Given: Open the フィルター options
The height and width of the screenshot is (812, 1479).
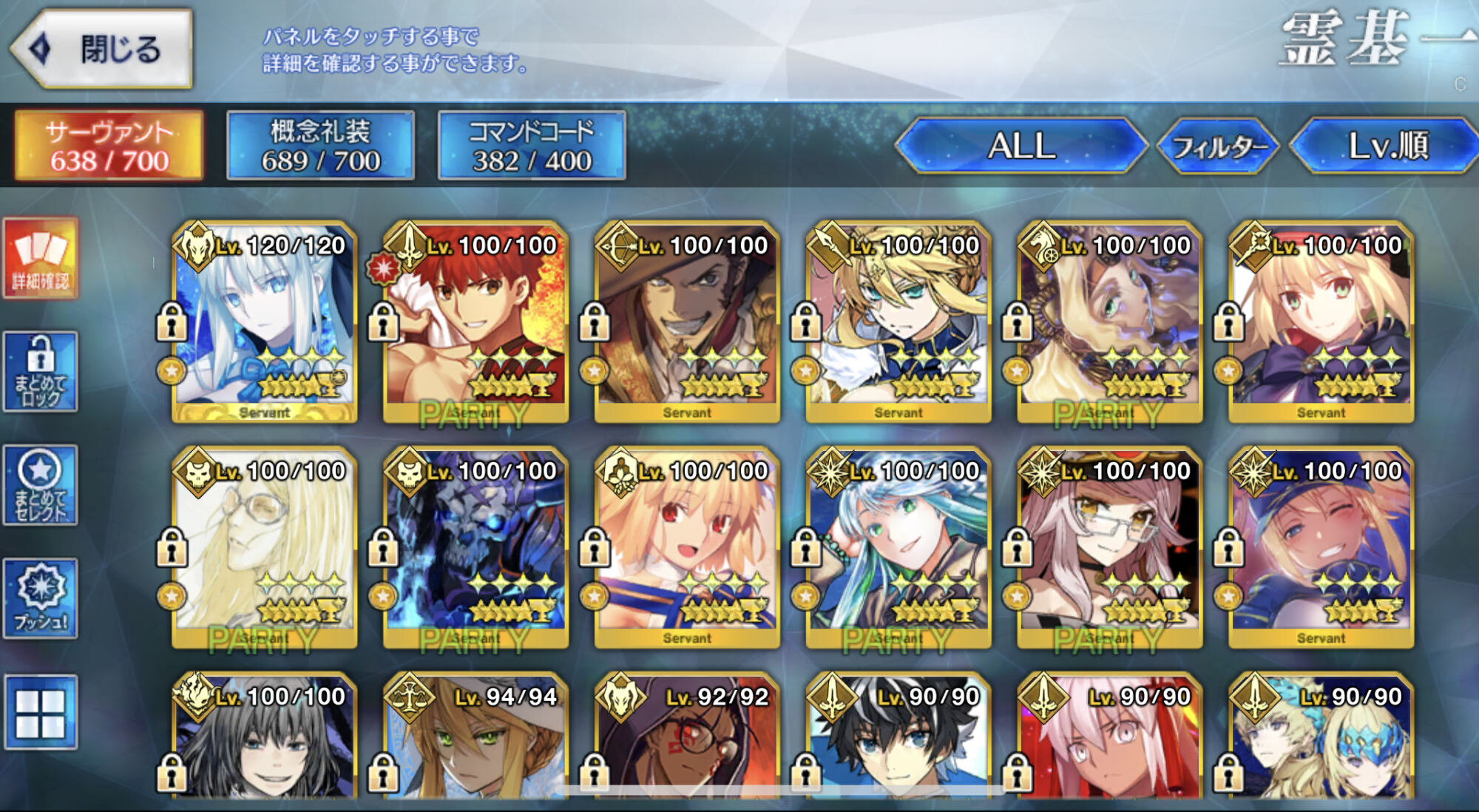Looking at the screenshot, I should tap(1218, 146).
